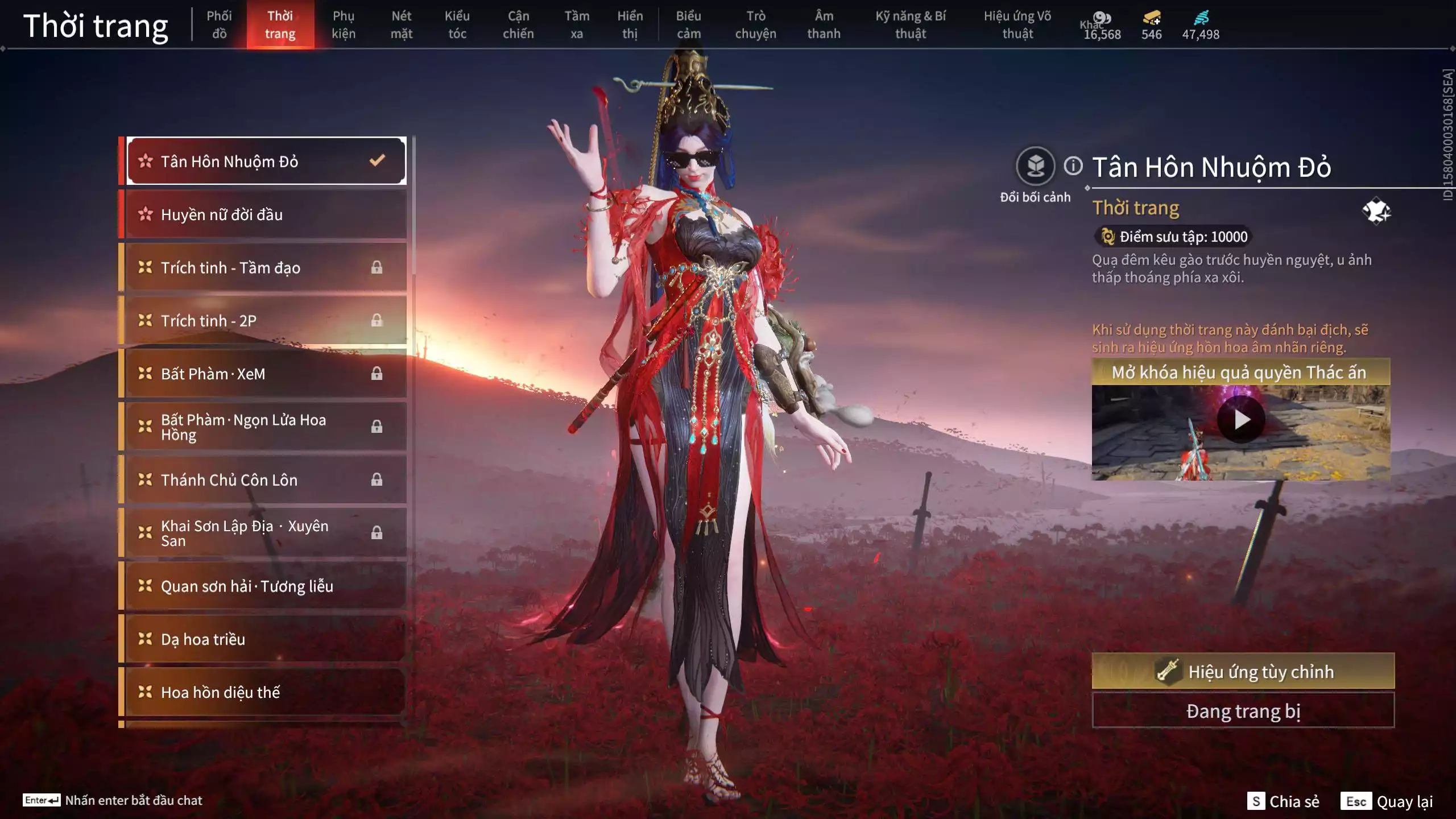Click the lock on Trích tinh - Tầm đạo
The height and width of the screenshot is (819, 1456).
click(x=377, y=267)
